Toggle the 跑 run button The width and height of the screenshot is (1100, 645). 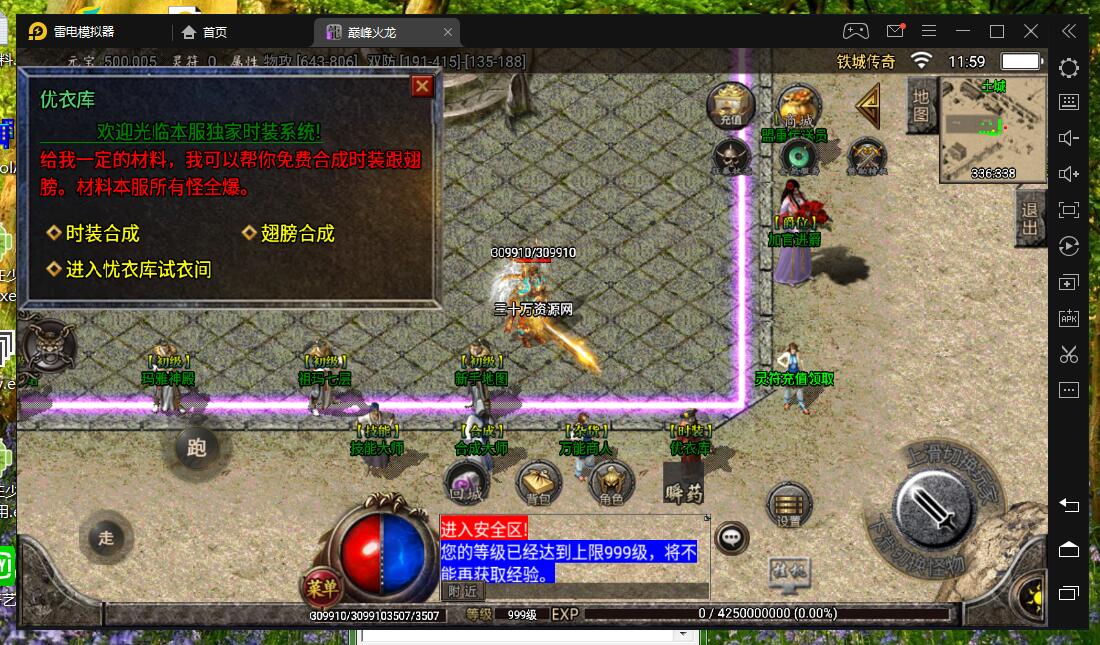point(196,448)
